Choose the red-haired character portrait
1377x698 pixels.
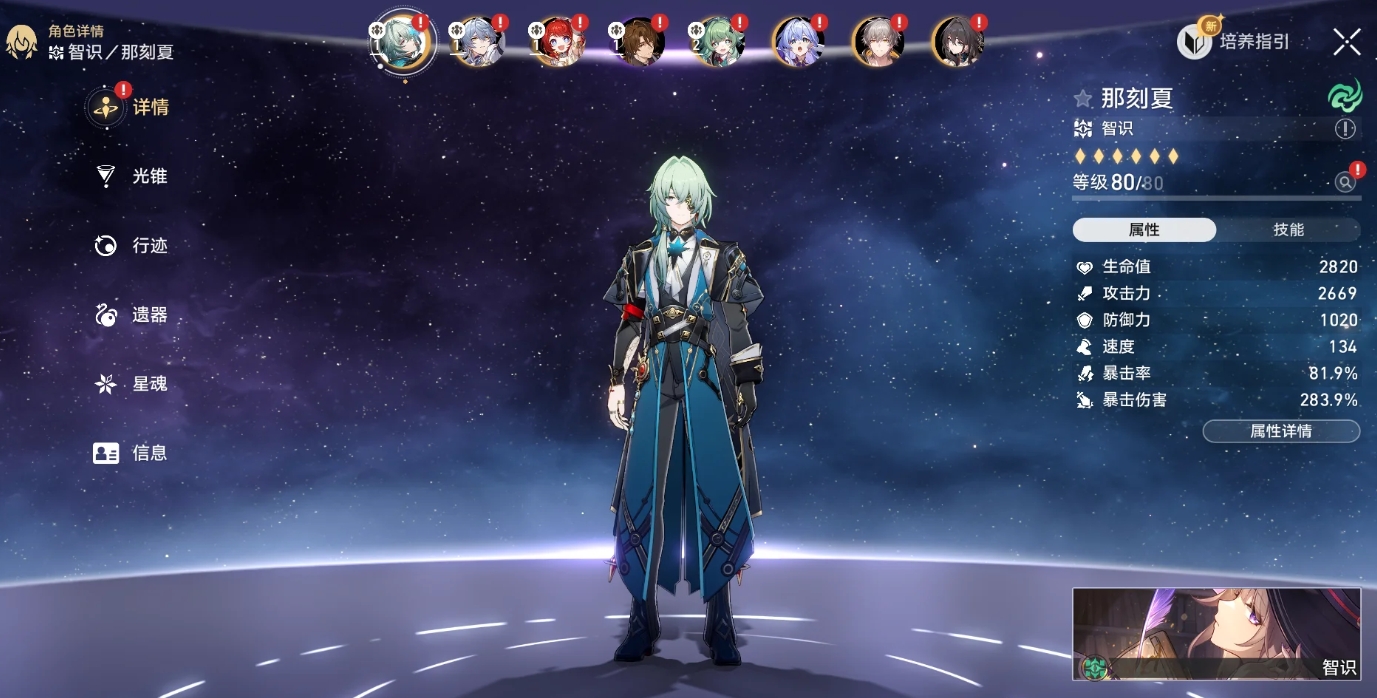[x=559, y=42]
